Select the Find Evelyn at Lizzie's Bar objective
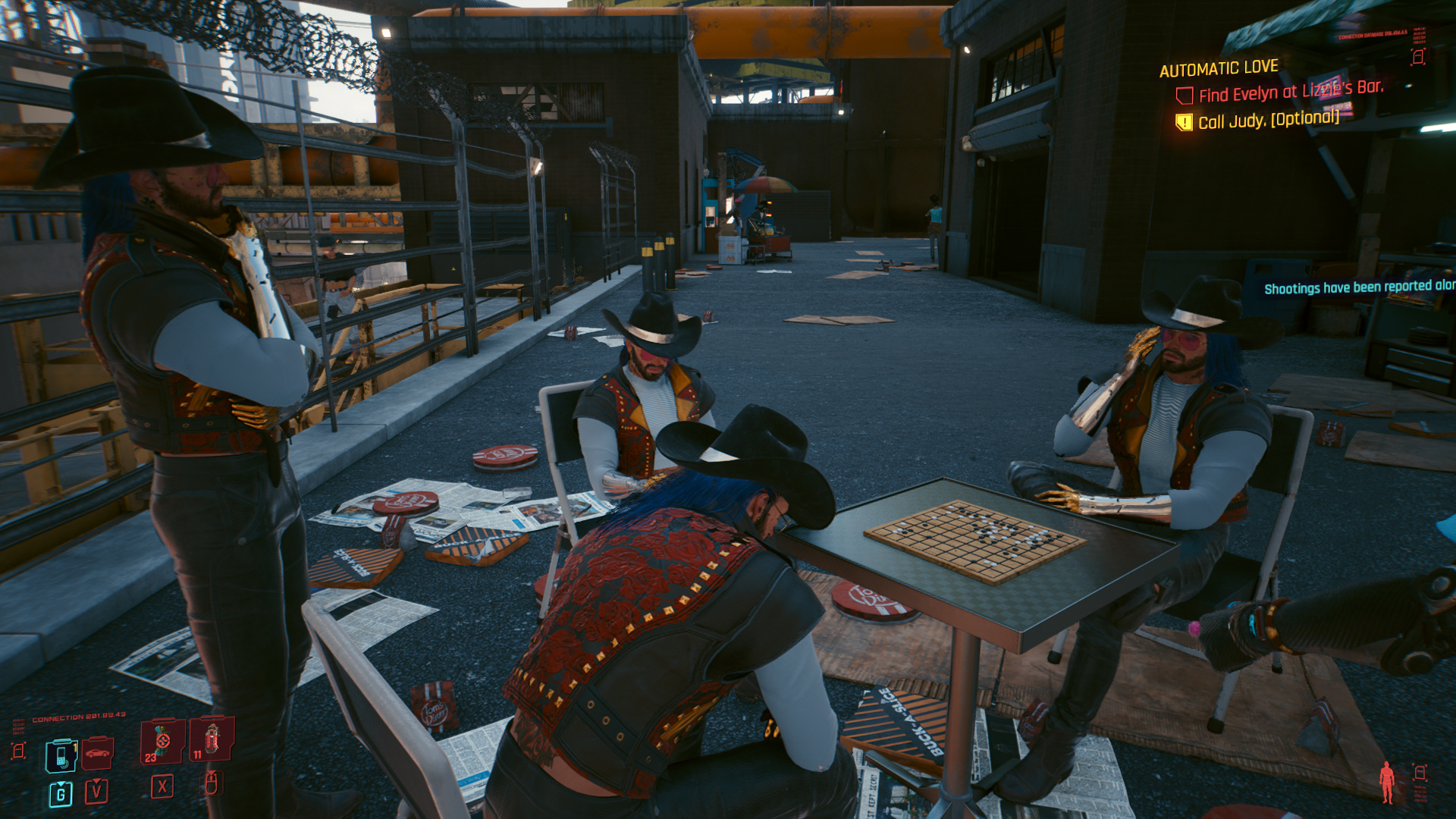 1290,92
